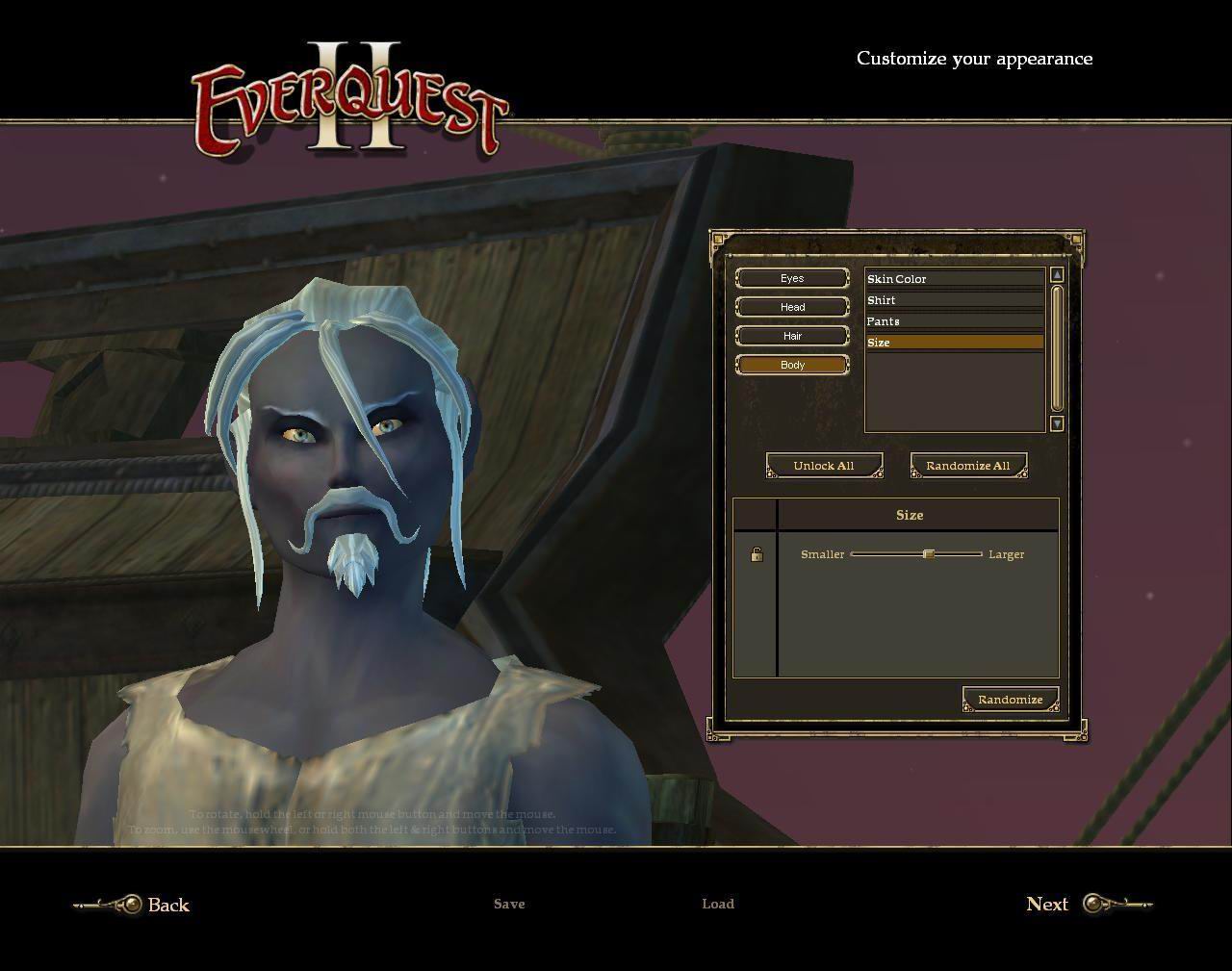Click the Size slider handle

pos(929,554)
